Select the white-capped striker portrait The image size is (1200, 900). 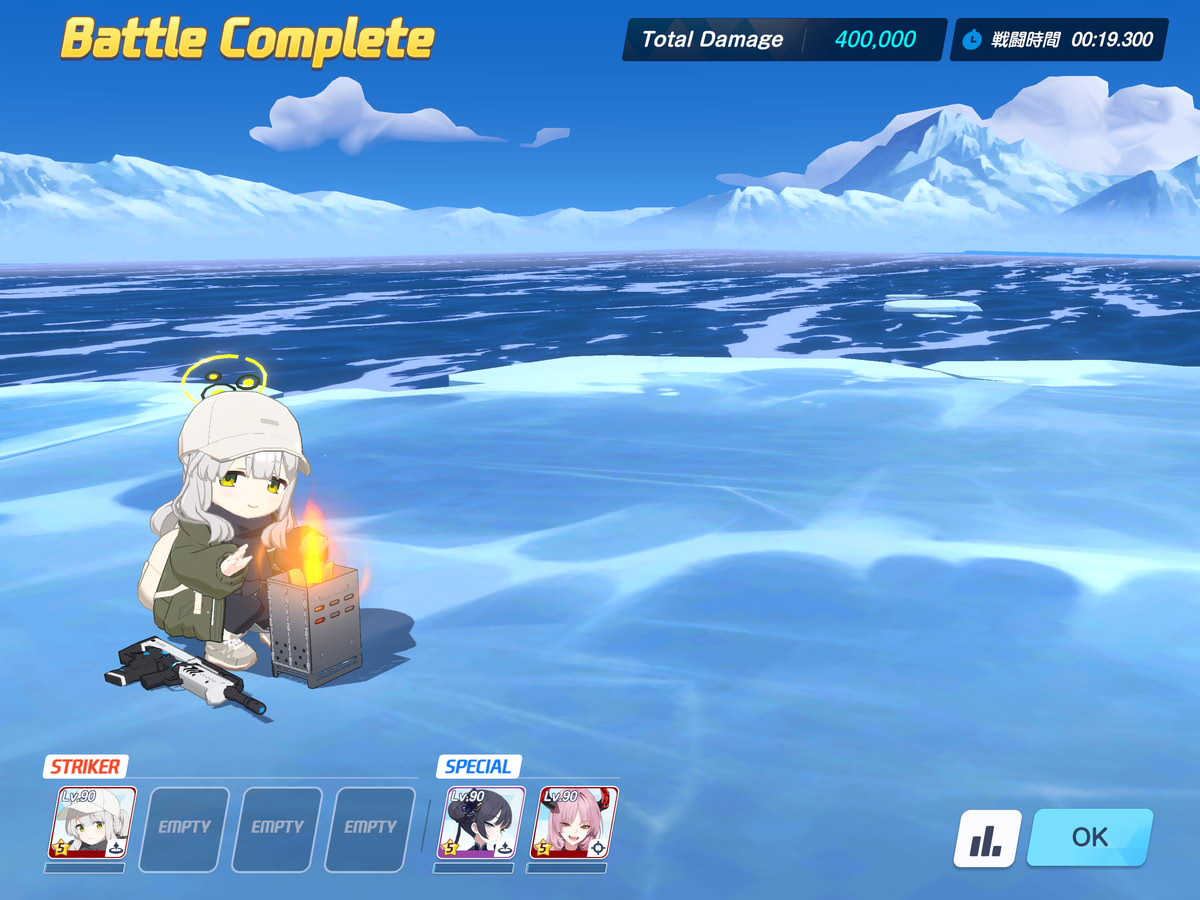click(92, 823)
